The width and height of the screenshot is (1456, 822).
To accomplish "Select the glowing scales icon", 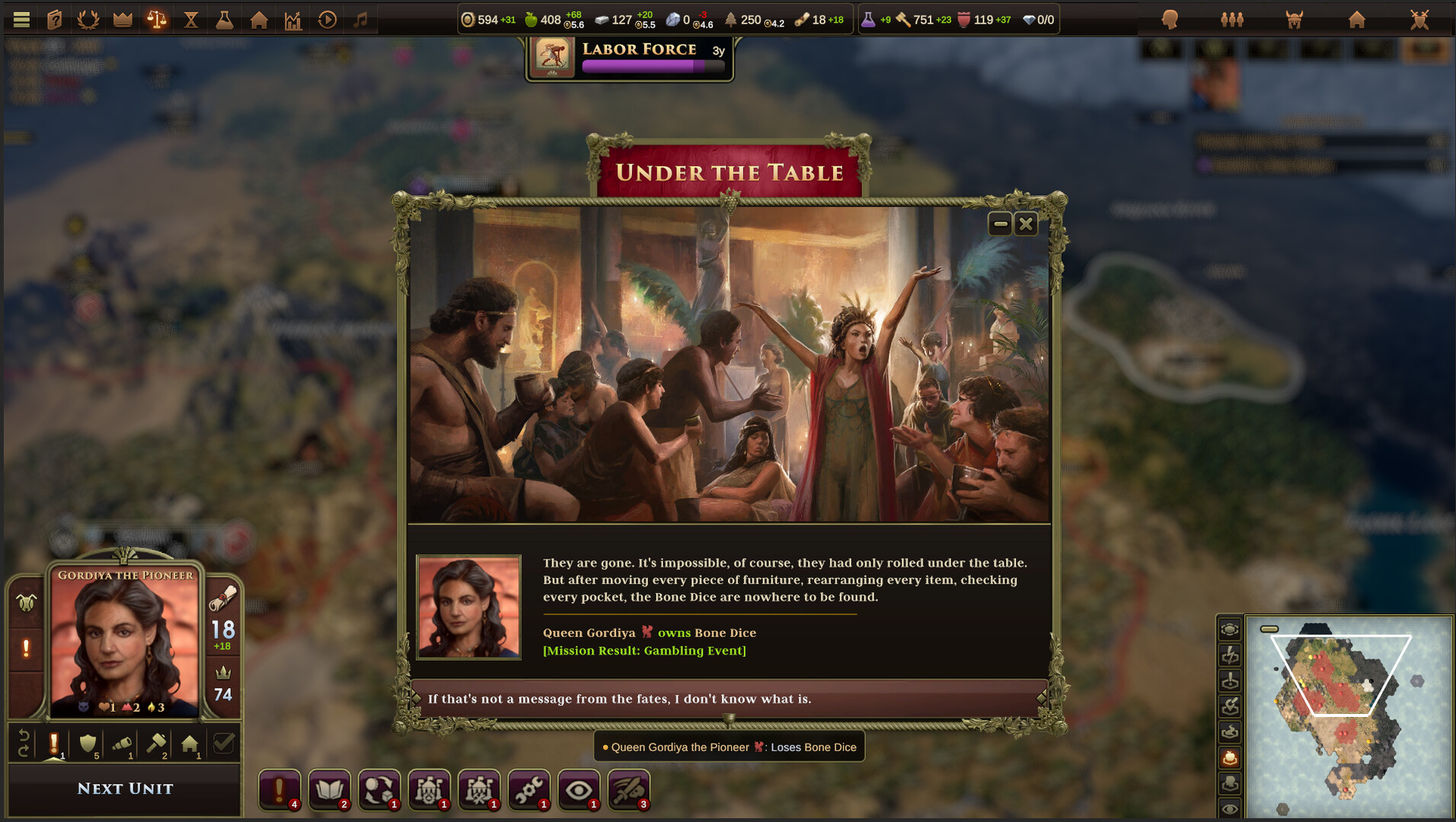I will [x=157, y=19].
